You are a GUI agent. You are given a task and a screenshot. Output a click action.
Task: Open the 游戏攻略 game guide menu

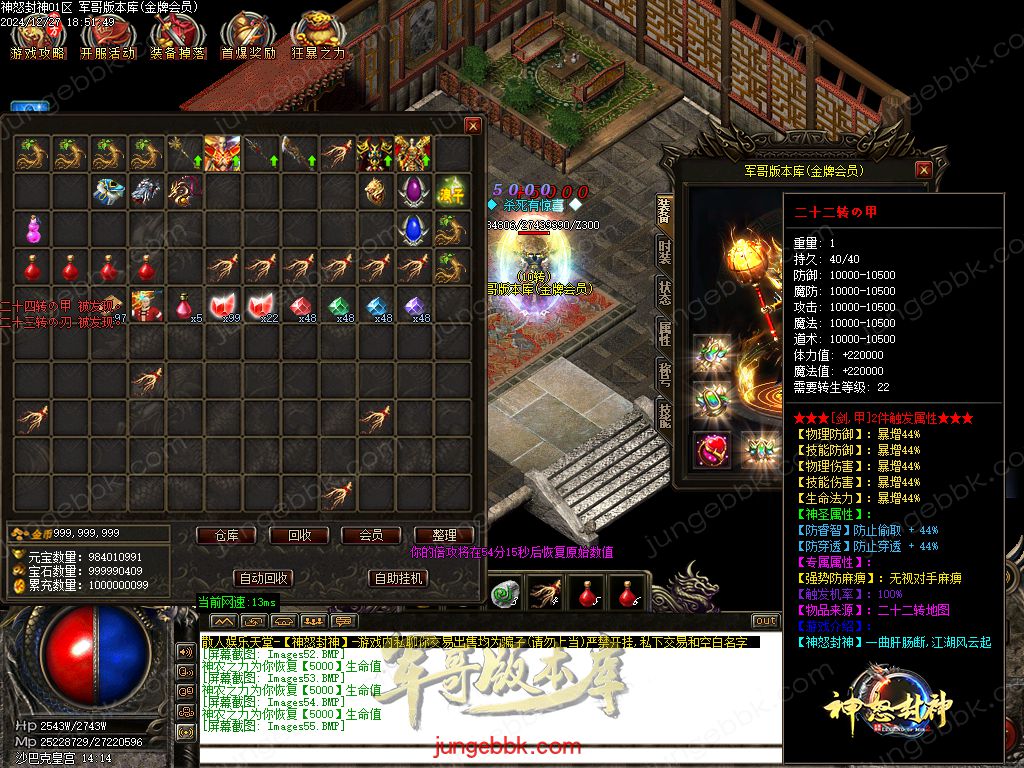coord(38,37)
